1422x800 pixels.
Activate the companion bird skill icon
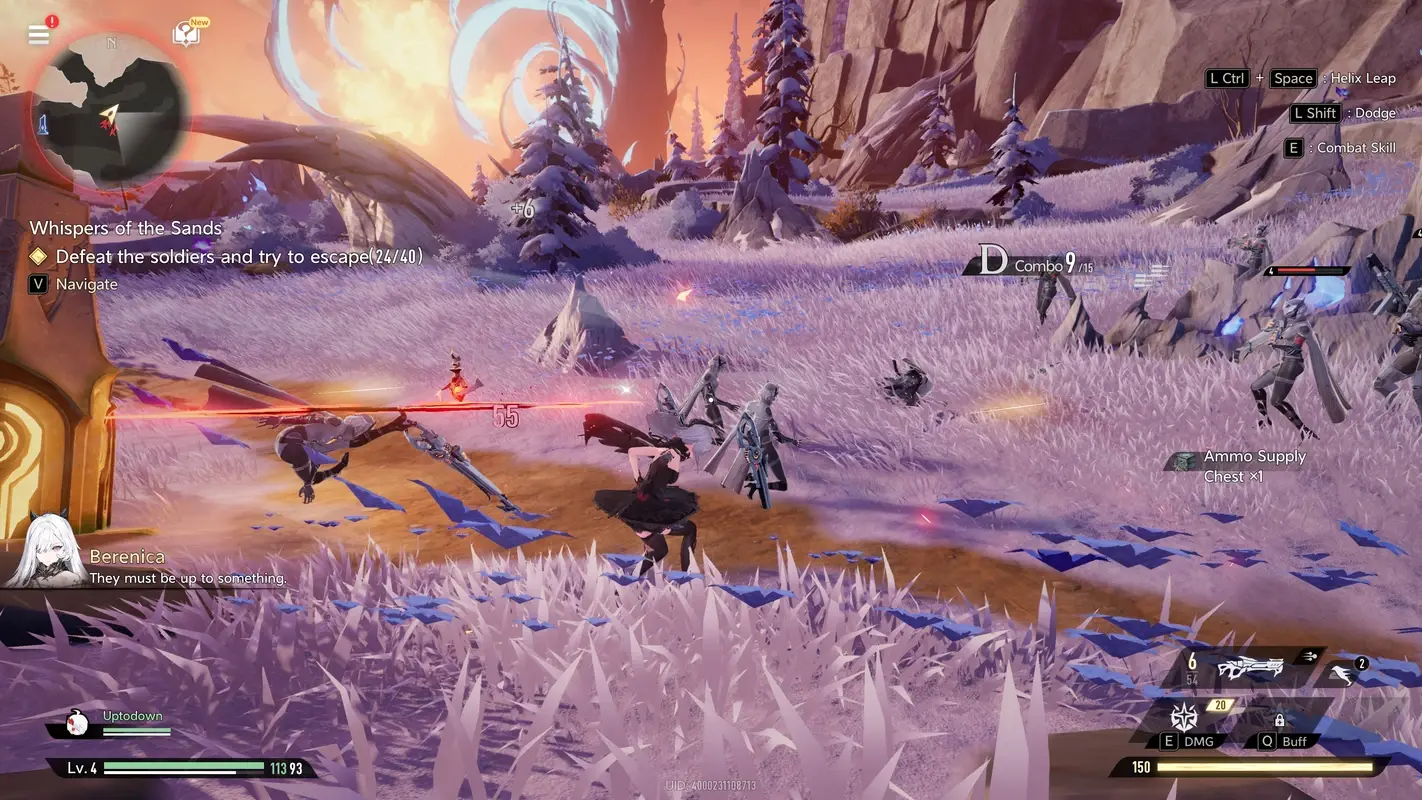pyautogui.click(x=1341, y=672)
